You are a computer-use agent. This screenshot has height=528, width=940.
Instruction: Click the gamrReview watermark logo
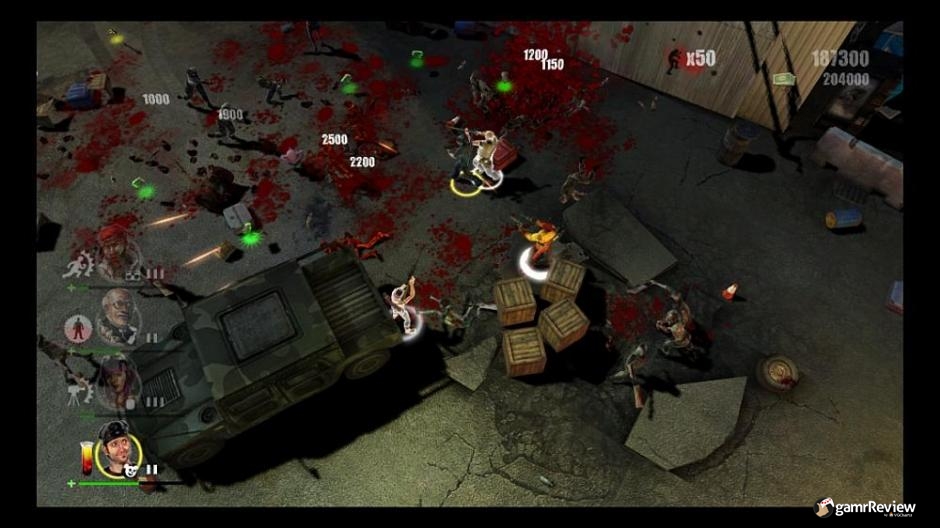click(865, 507)
